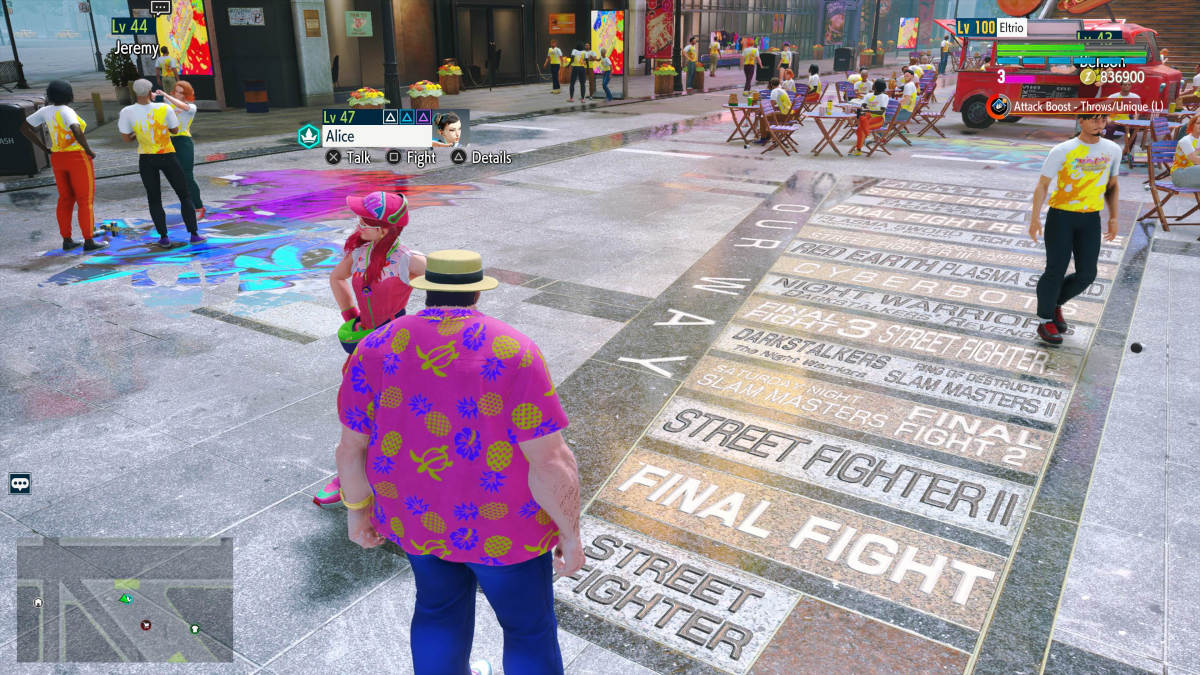Click the Attack Boost buff icon
The height and width of the screenshot is (675, 1200).
point(998,105)
